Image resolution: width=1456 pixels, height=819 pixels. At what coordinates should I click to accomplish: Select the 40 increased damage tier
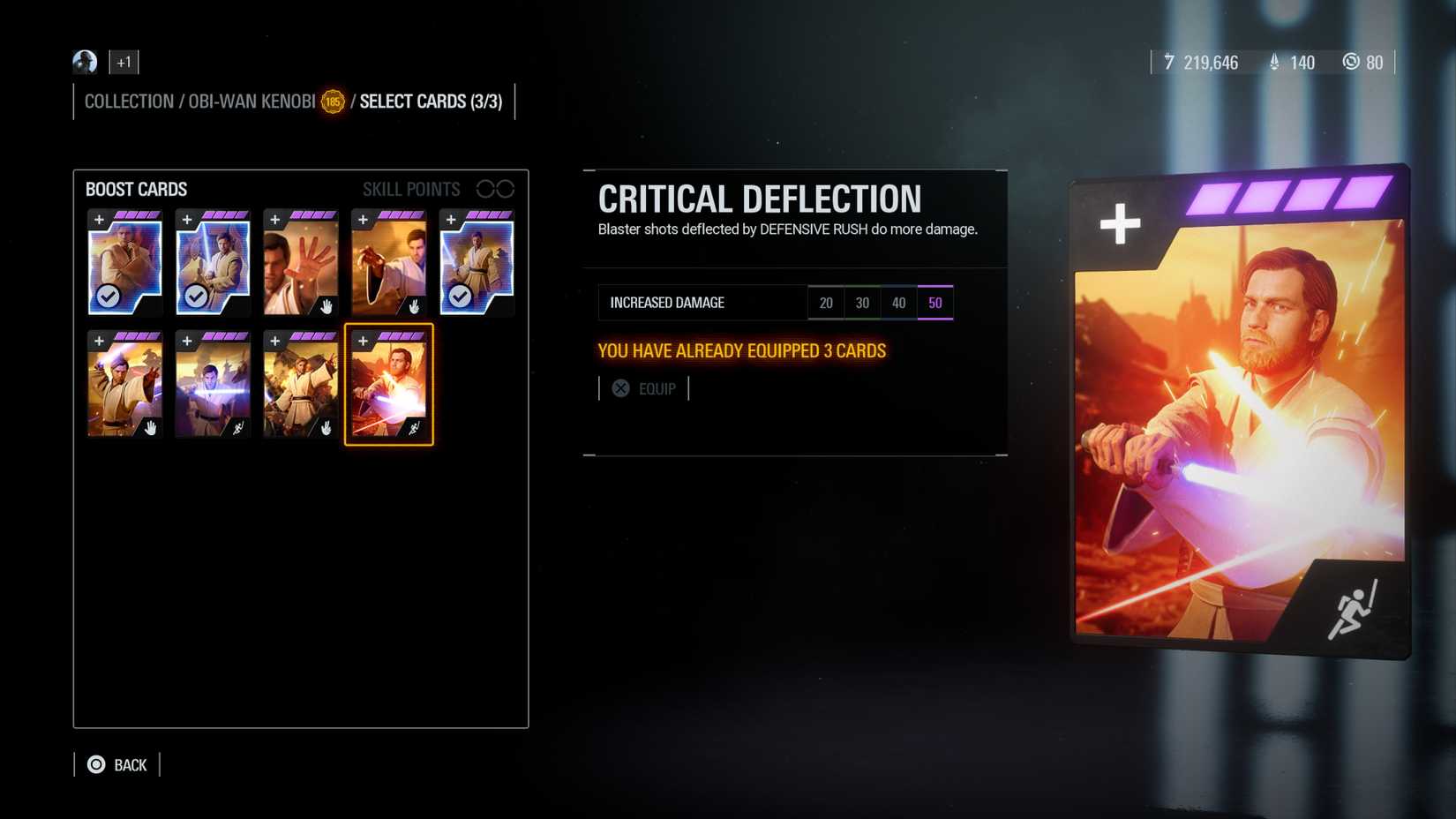[x=898, y=303]
